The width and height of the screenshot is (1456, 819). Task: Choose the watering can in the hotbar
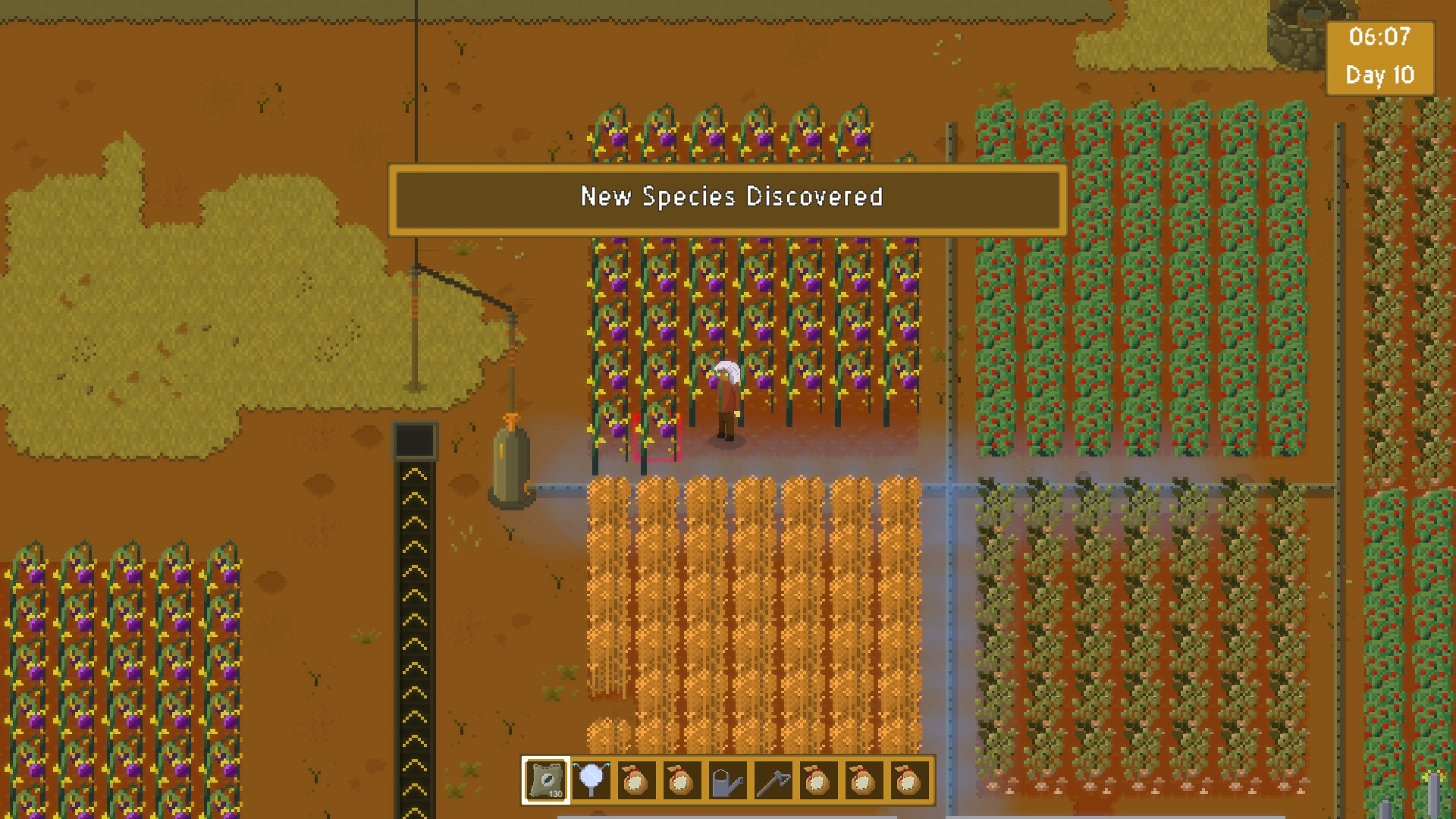(x=726, y=780)
